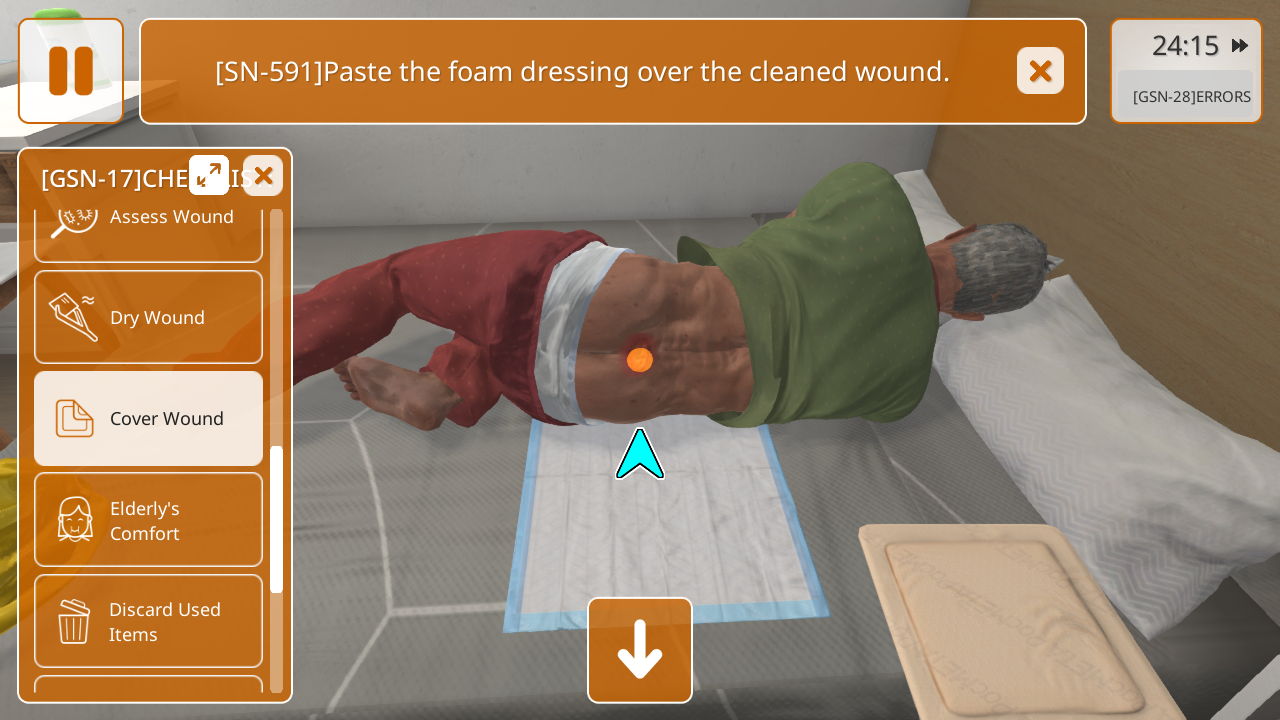Dismiss the foam dressing instruction banner
The image size is (1280, 720).
pyautogui.click(x=1040, y=71)
